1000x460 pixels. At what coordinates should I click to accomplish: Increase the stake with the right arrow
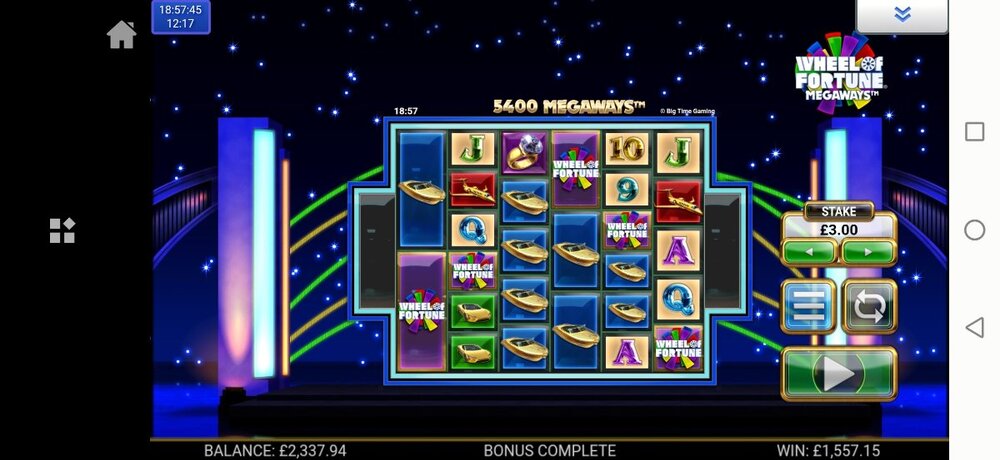(867, 252)
